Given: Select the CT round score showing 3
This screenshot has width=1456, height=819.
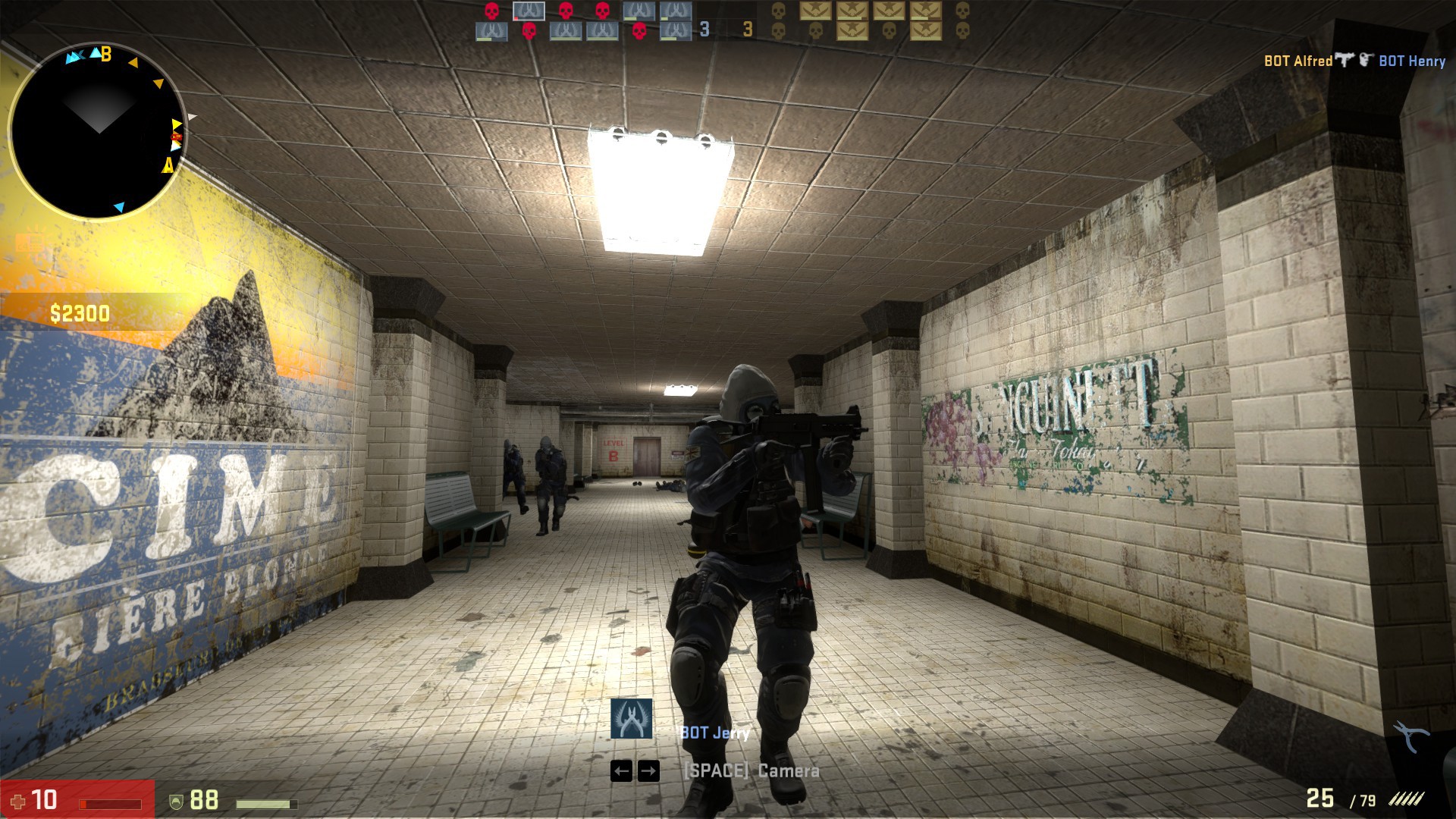Looking at the screenshot, I should (704, 29).
